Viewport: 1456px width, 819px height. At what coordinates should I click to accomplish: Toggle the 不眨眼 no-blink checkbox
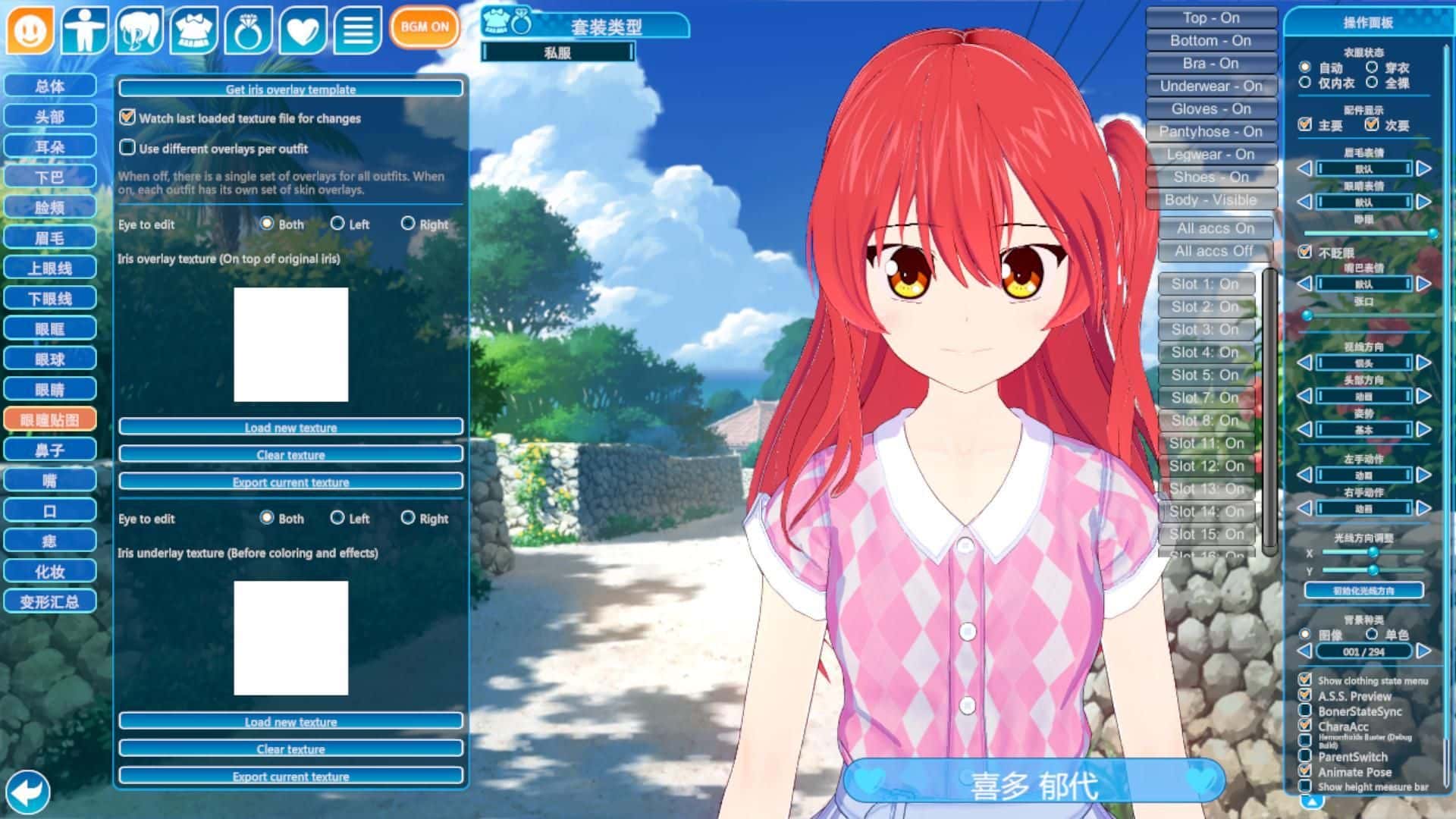coord(1305,252)
